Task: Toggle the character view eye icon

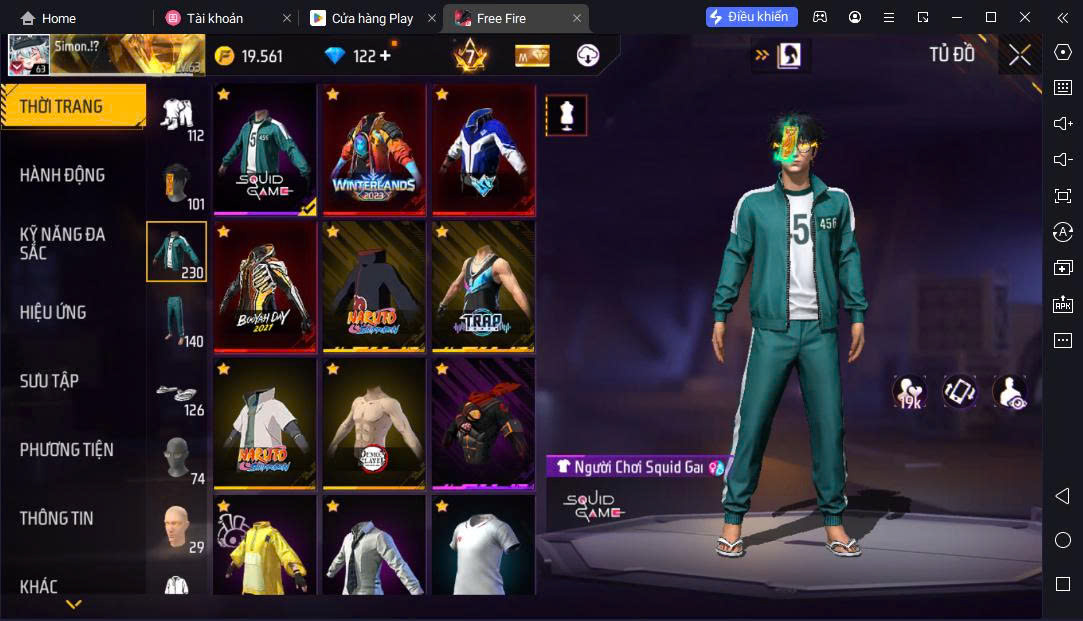Action: coord(1009,392)
